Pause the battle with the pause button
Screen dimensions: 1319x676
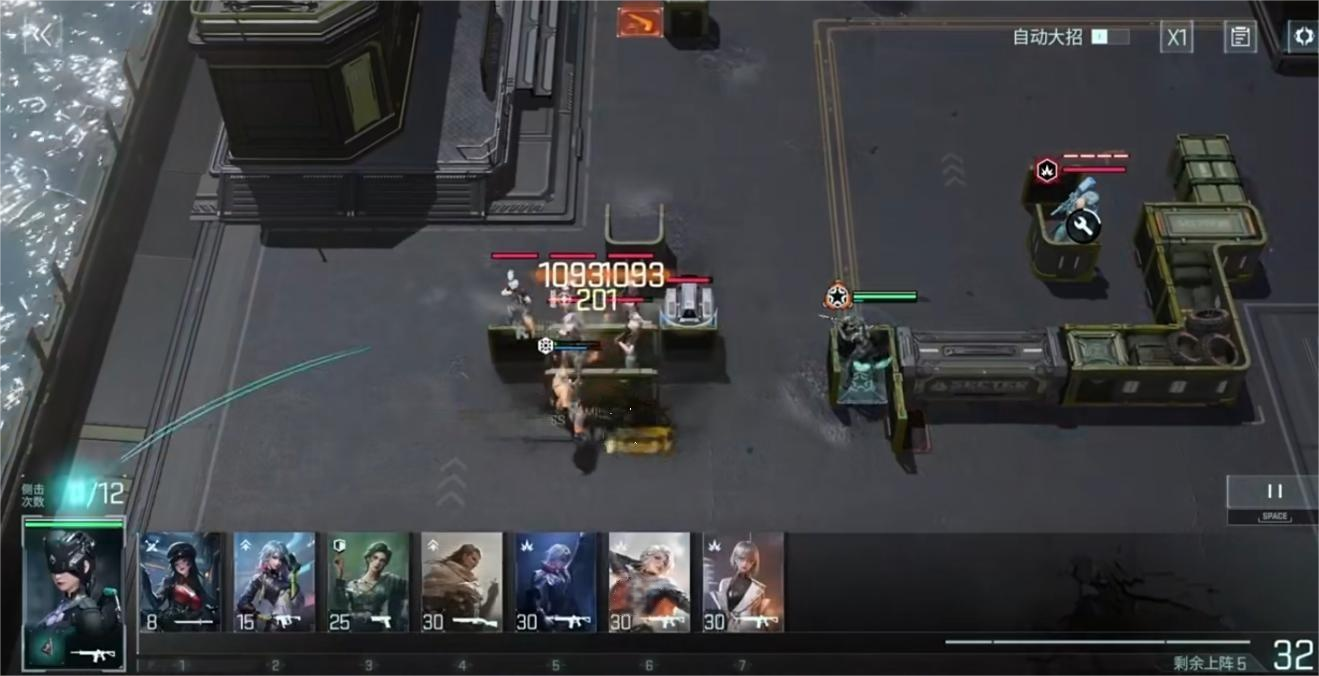coord(1273,493)
